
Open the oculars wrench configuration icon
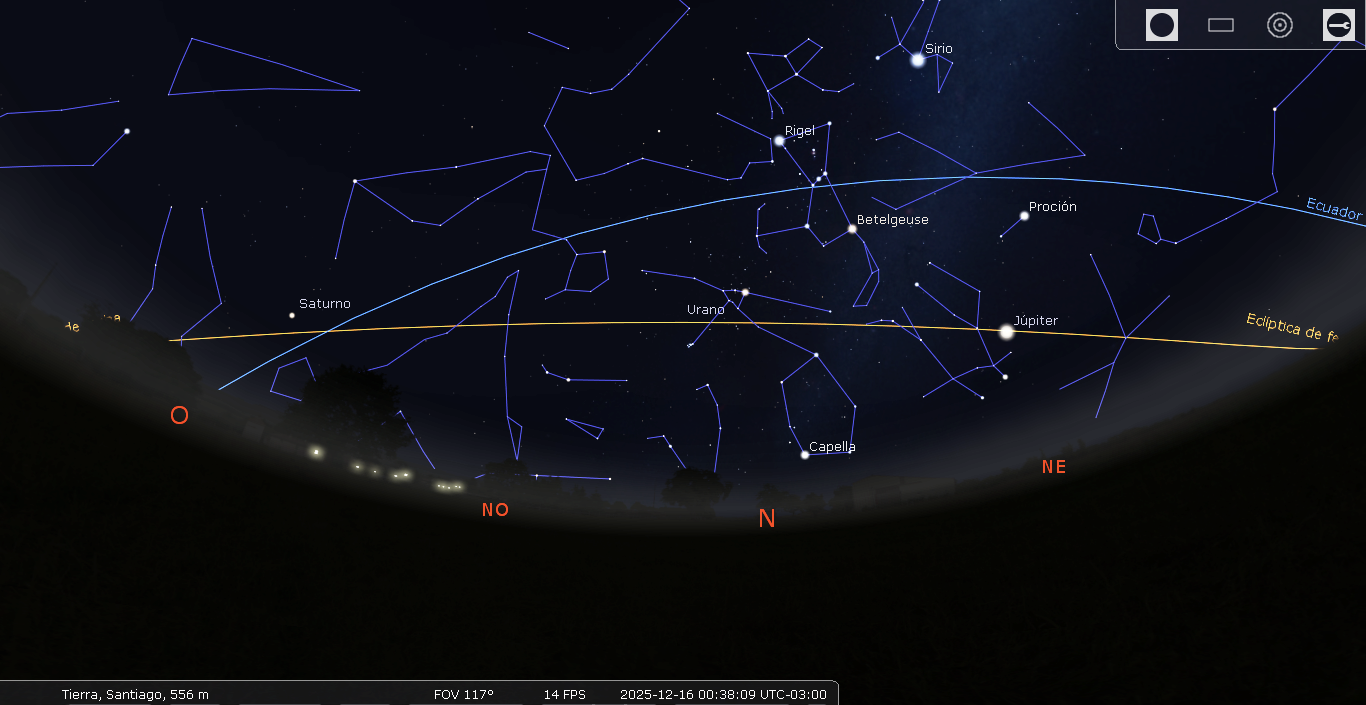[x=1338, y=25]
